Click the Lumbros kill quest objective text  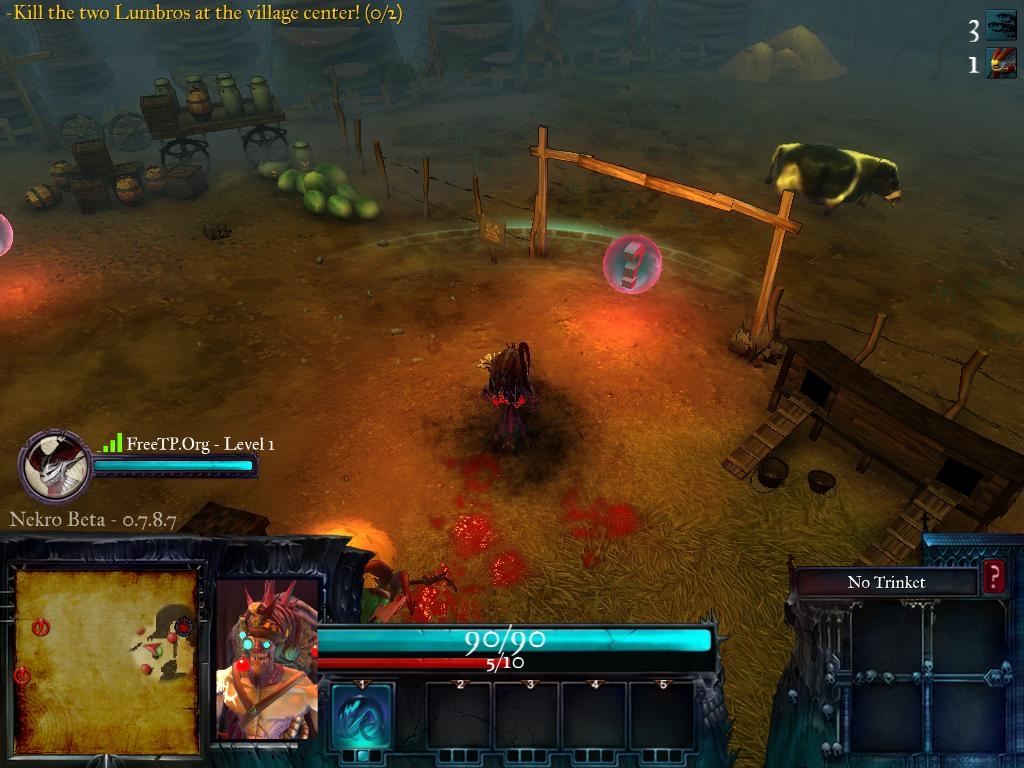(x=203, y=14)
